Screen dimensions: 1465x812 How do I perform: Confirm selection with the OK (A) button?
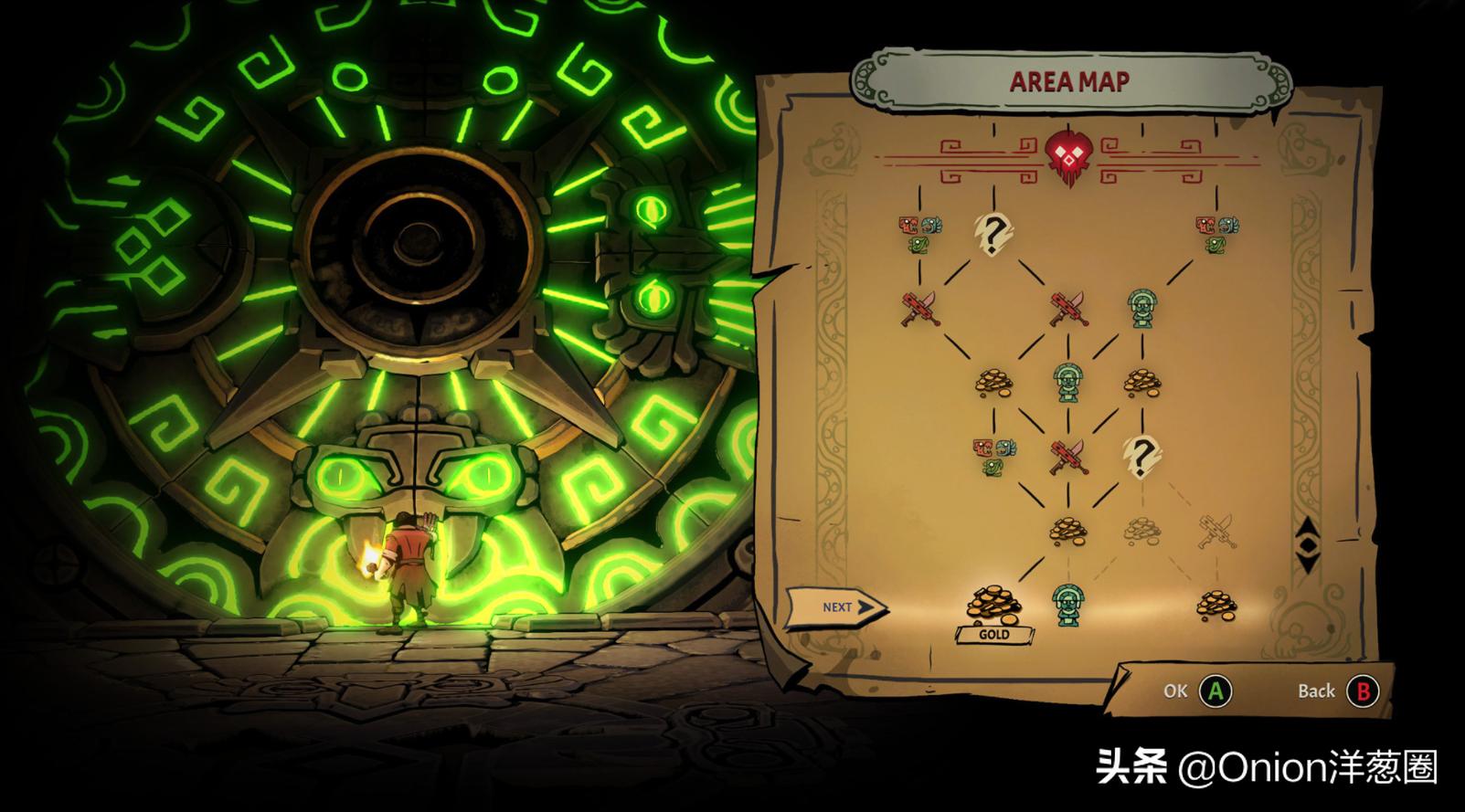[1213, 691]
